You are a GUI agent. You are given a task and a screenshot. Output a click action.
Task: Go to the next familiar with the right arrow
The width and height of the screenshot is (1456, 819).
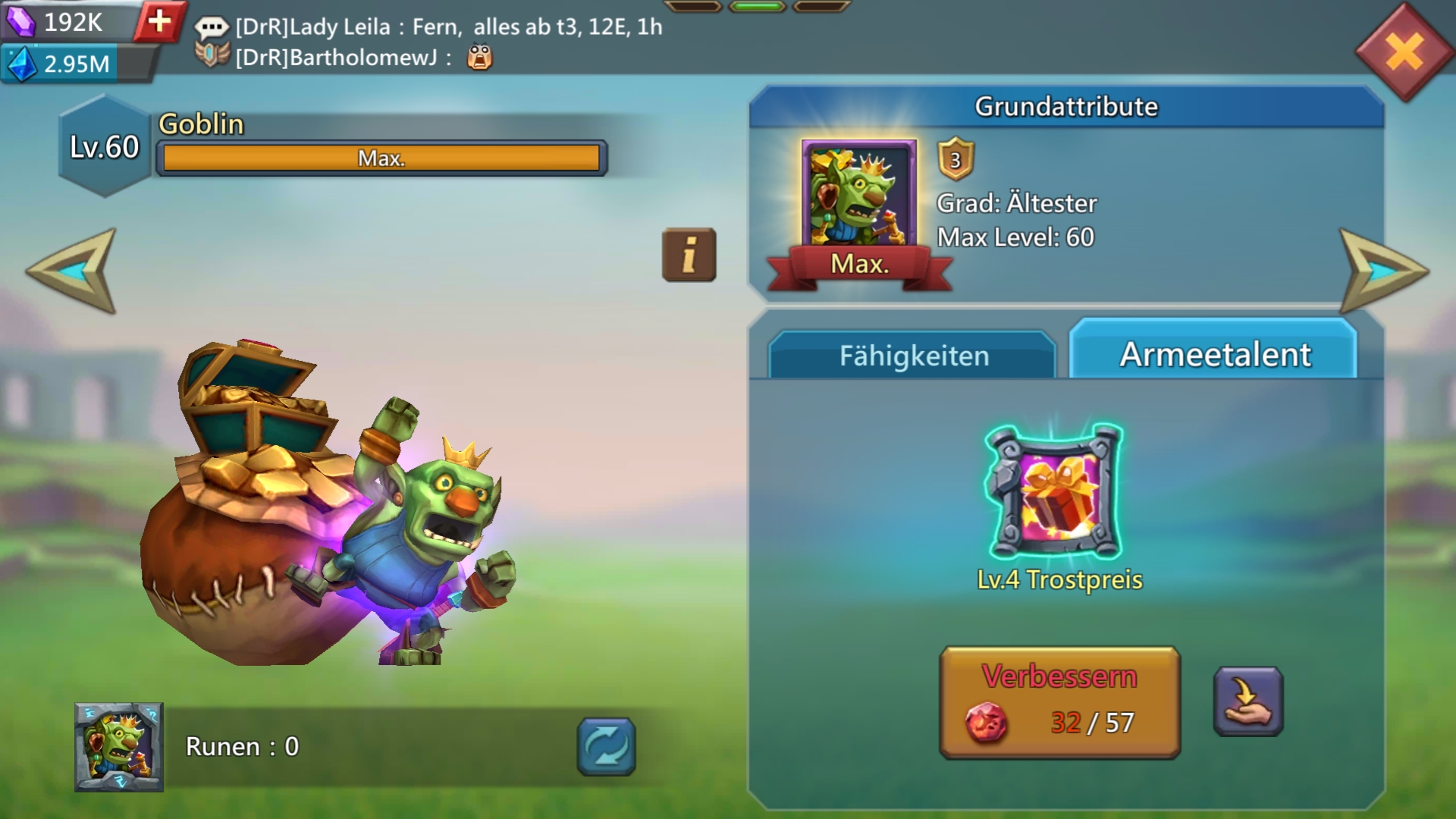pyautogui.click(x=1382, y=271)
